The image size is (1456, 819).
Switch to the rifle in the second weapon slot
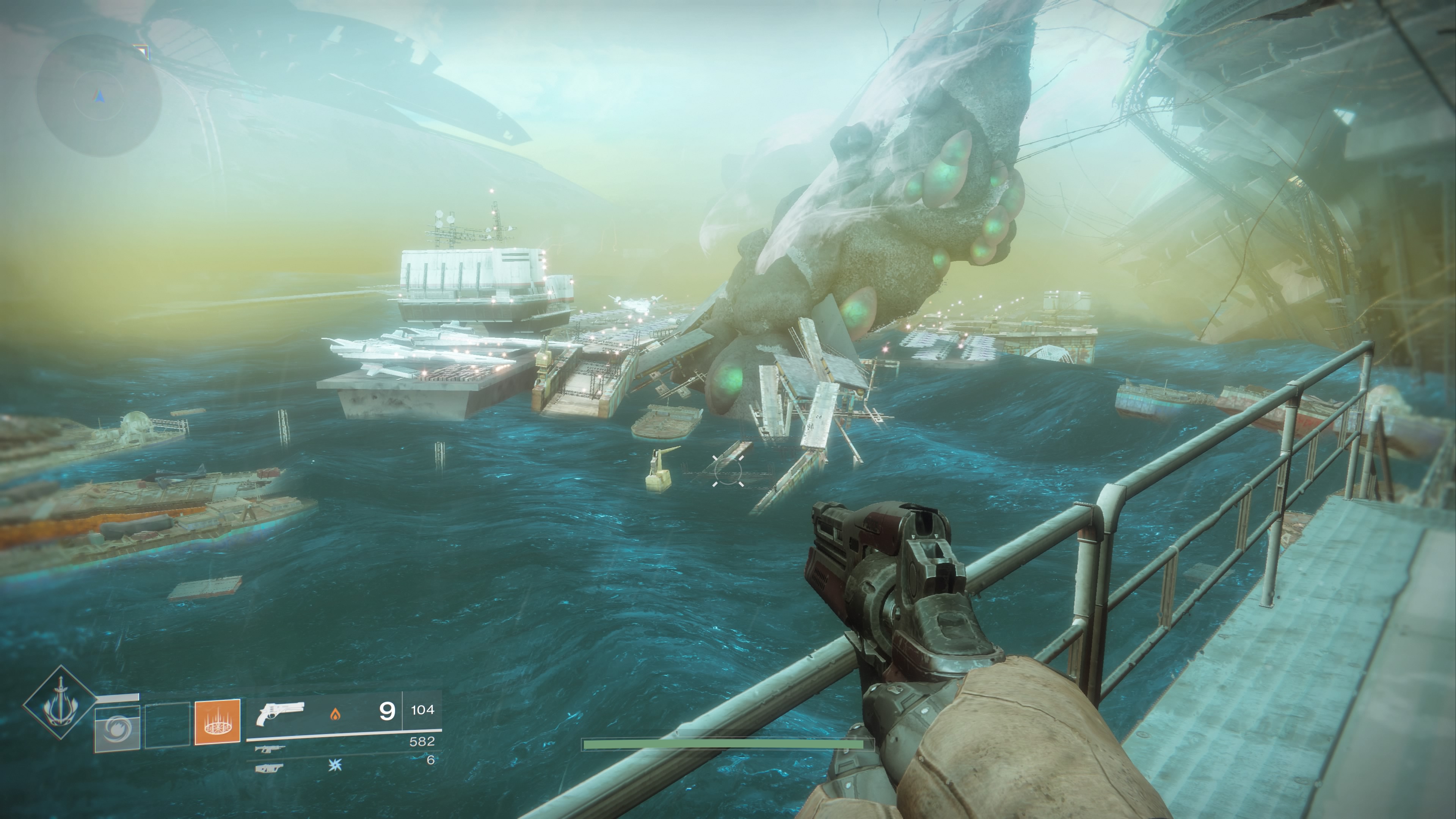tap(270, 750)
